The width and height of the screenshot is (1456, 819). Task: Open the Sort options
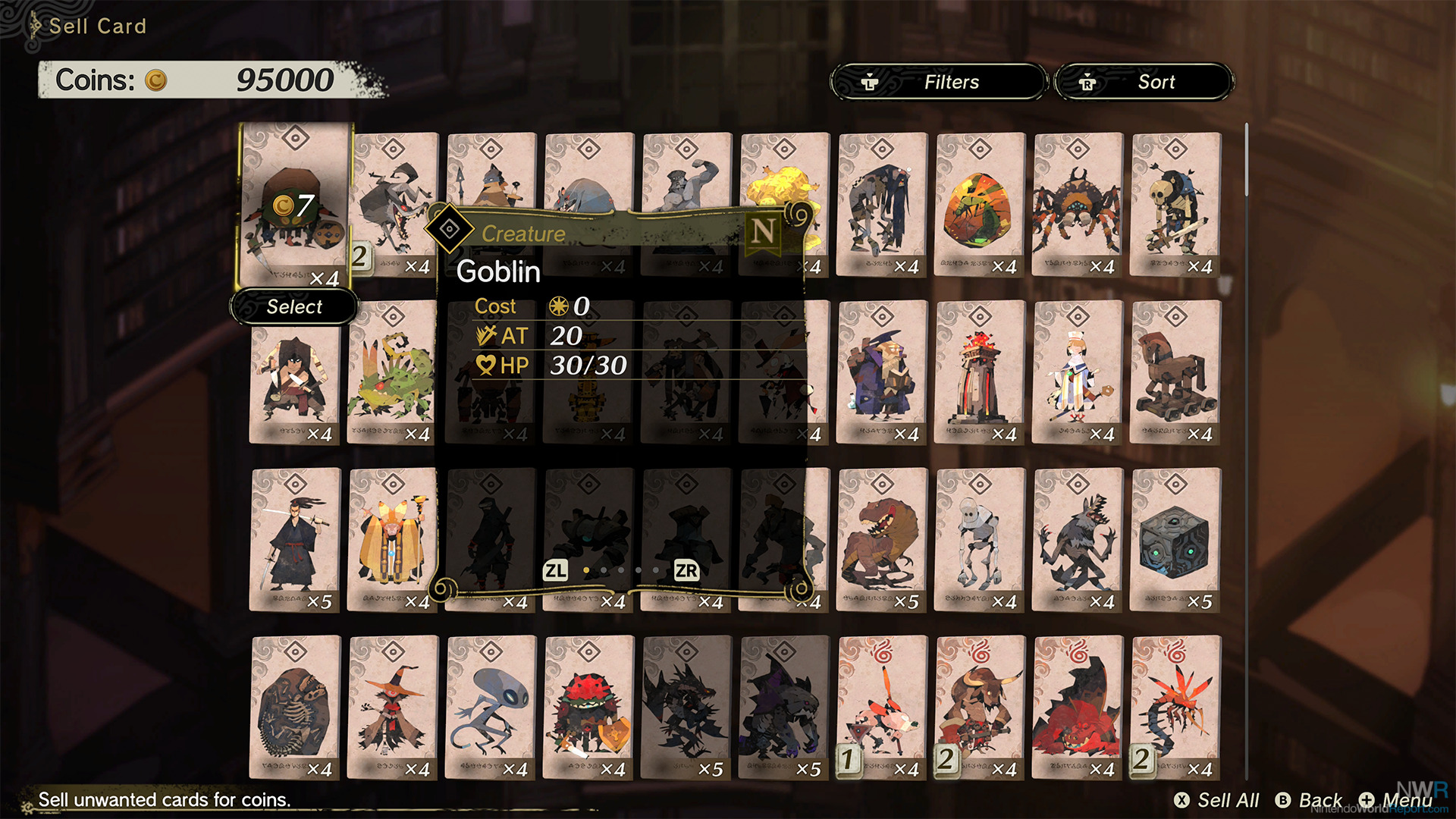tap(1144, 82)
